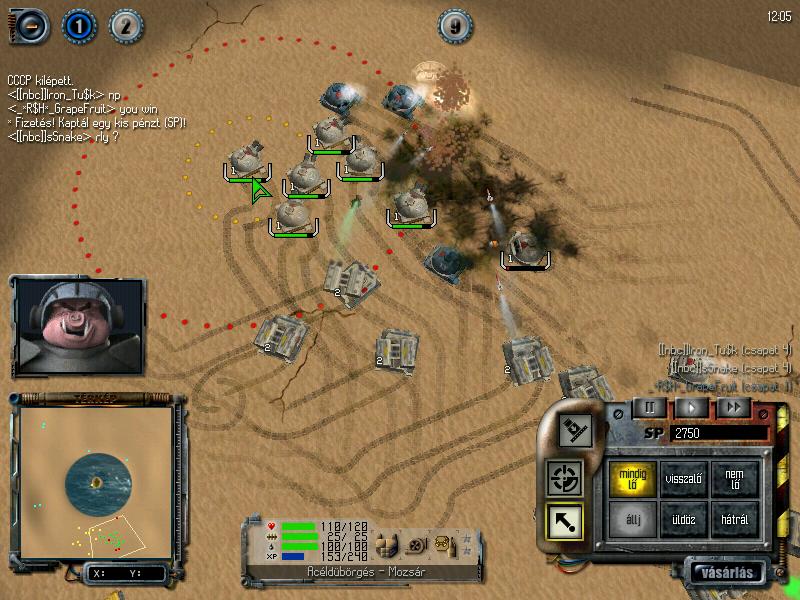Viewport: 800px width, 600px height.
Task: Select control group 9
Action: tap(455, 26)
